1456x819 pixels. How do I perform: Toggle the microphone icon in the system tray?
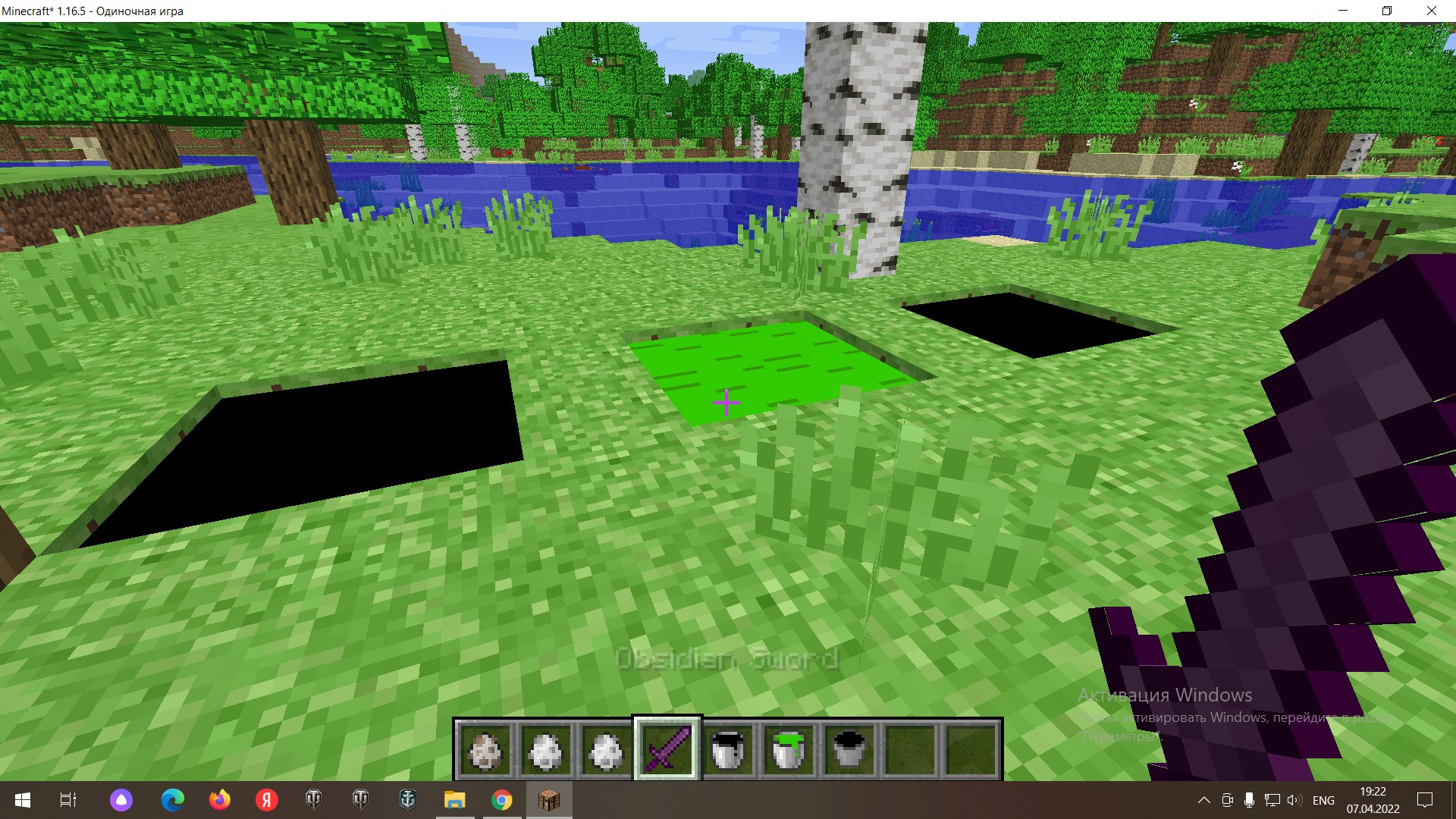[x=1248, y=799]
